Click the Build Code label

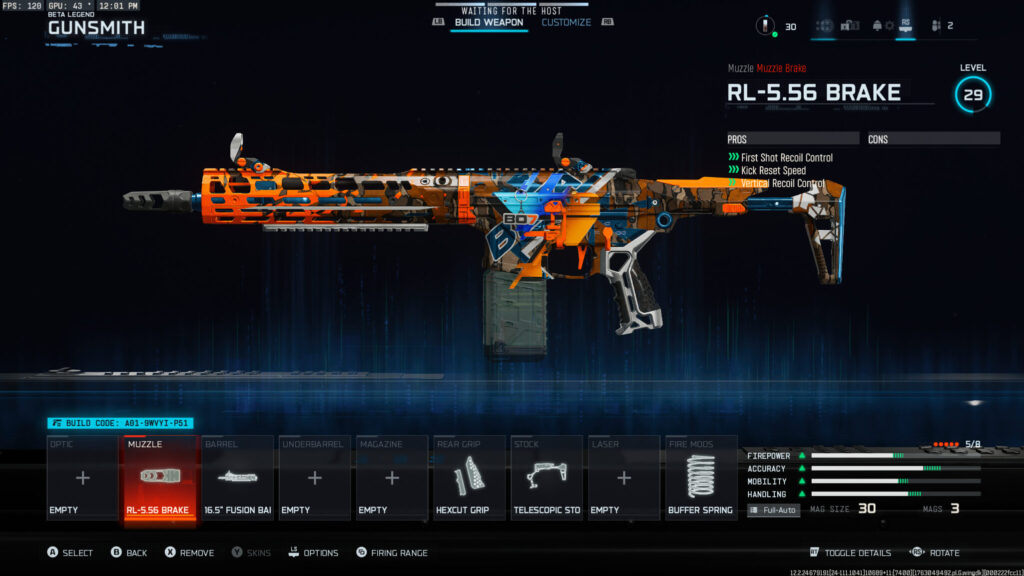[x=119, y=424]
